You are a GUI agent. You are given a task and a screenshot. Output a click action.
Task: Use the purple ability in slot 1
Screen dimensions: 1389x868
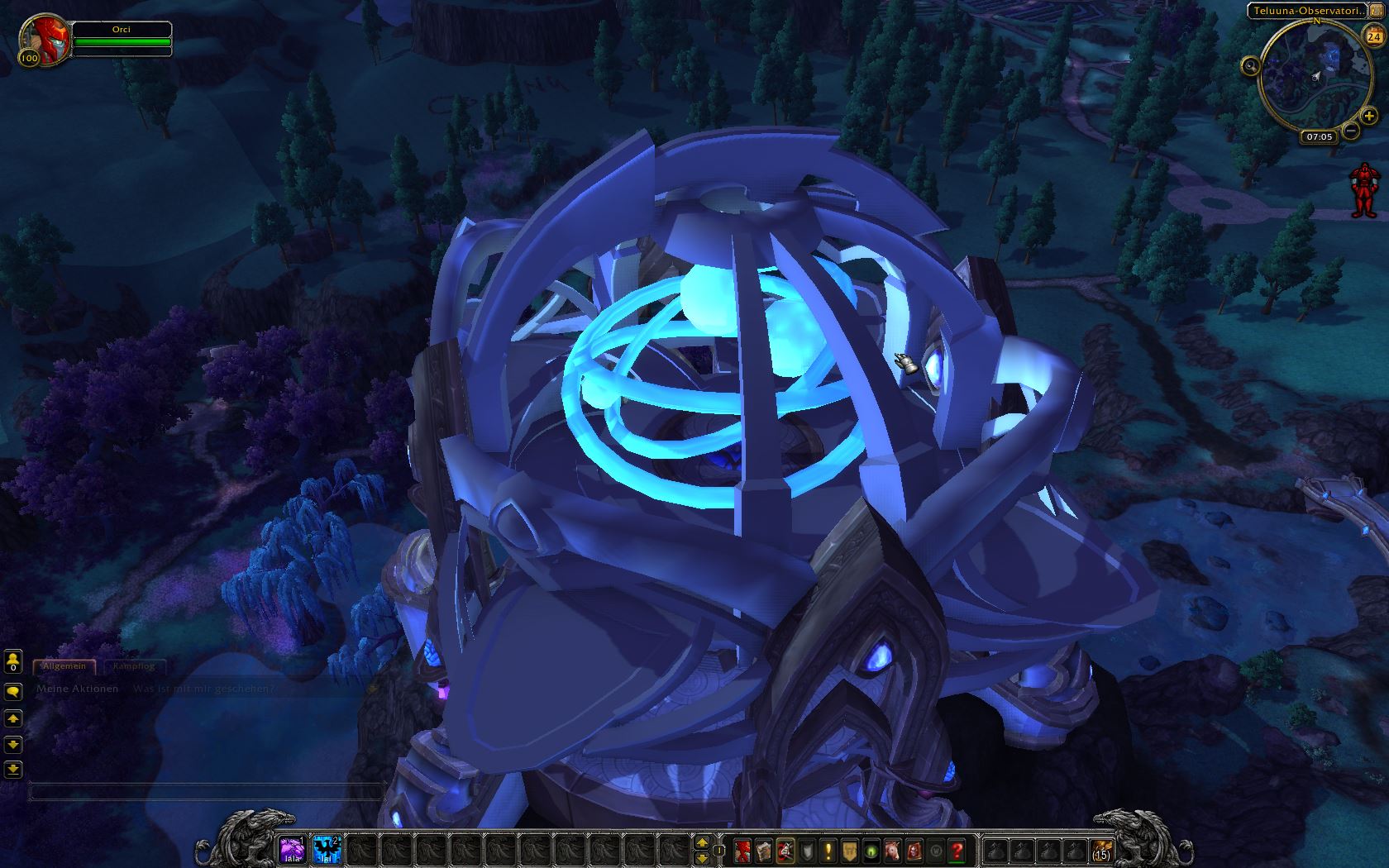291,849
